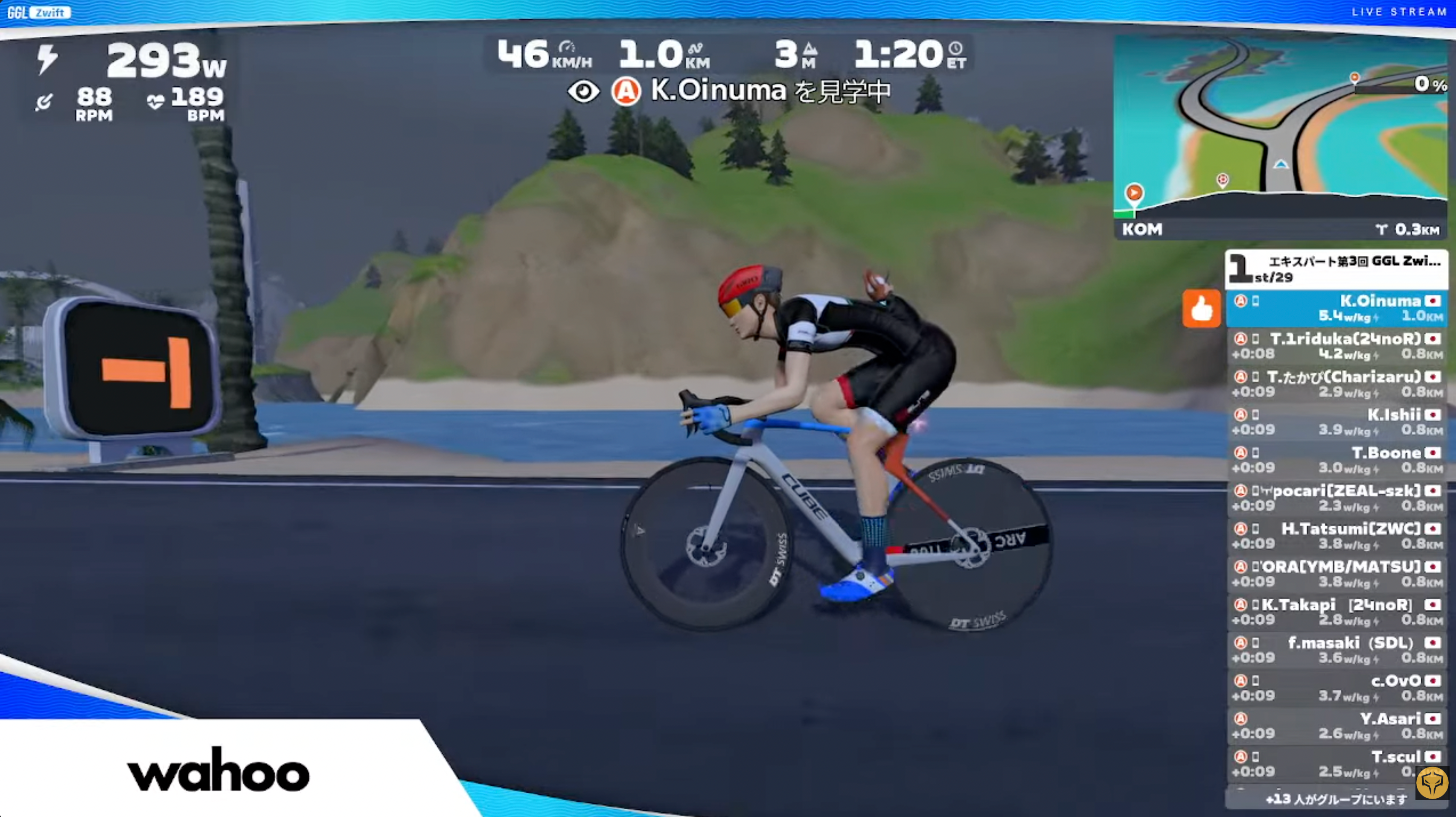This screenshot has width=1456, height=817.
Task: Choose rider ORA(YMB/MATSU) from the list
Action: [1336, 573]
